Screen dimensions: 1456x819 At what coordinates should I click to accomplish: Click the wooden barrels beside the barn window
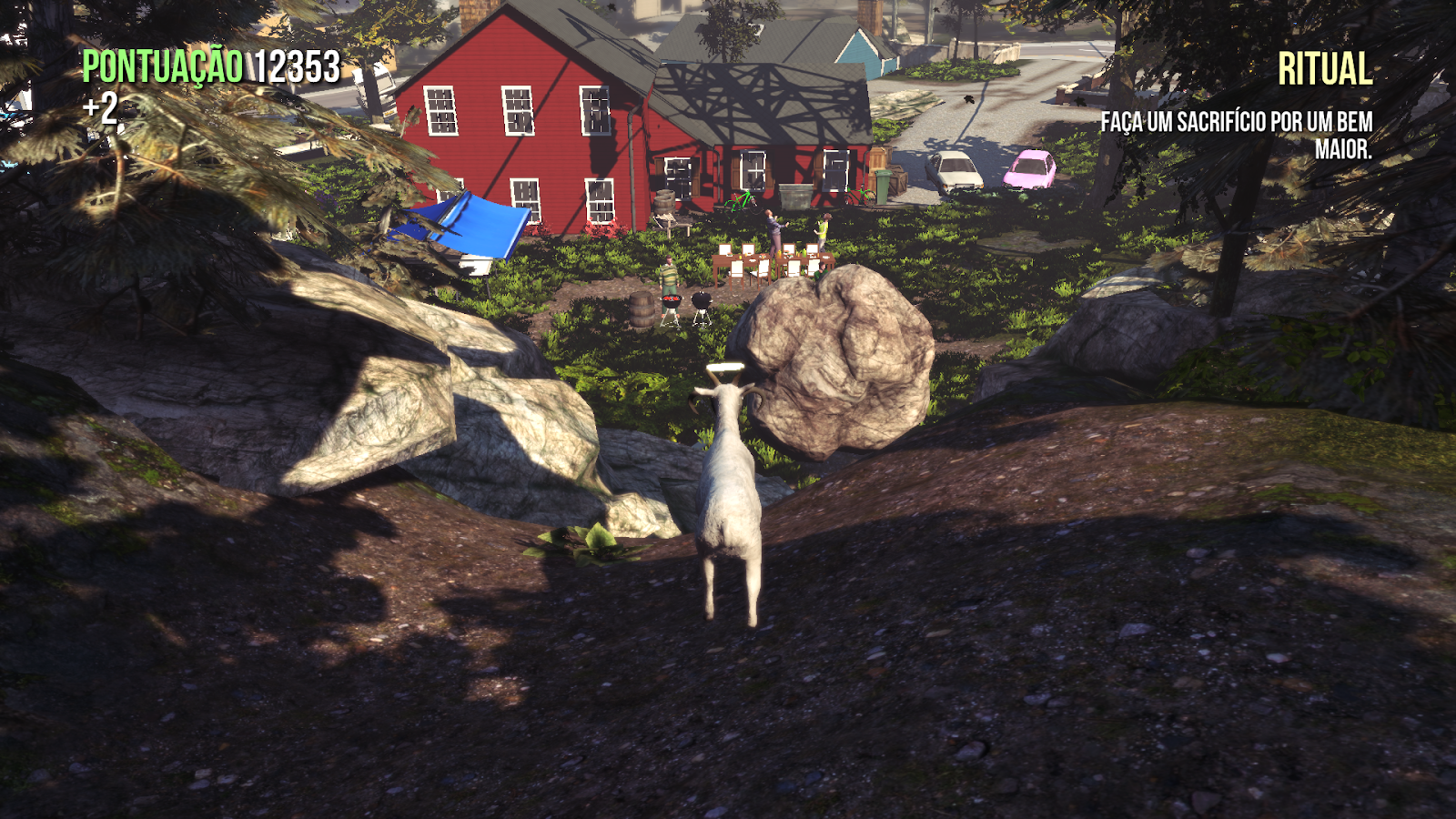tap(664, 202)
